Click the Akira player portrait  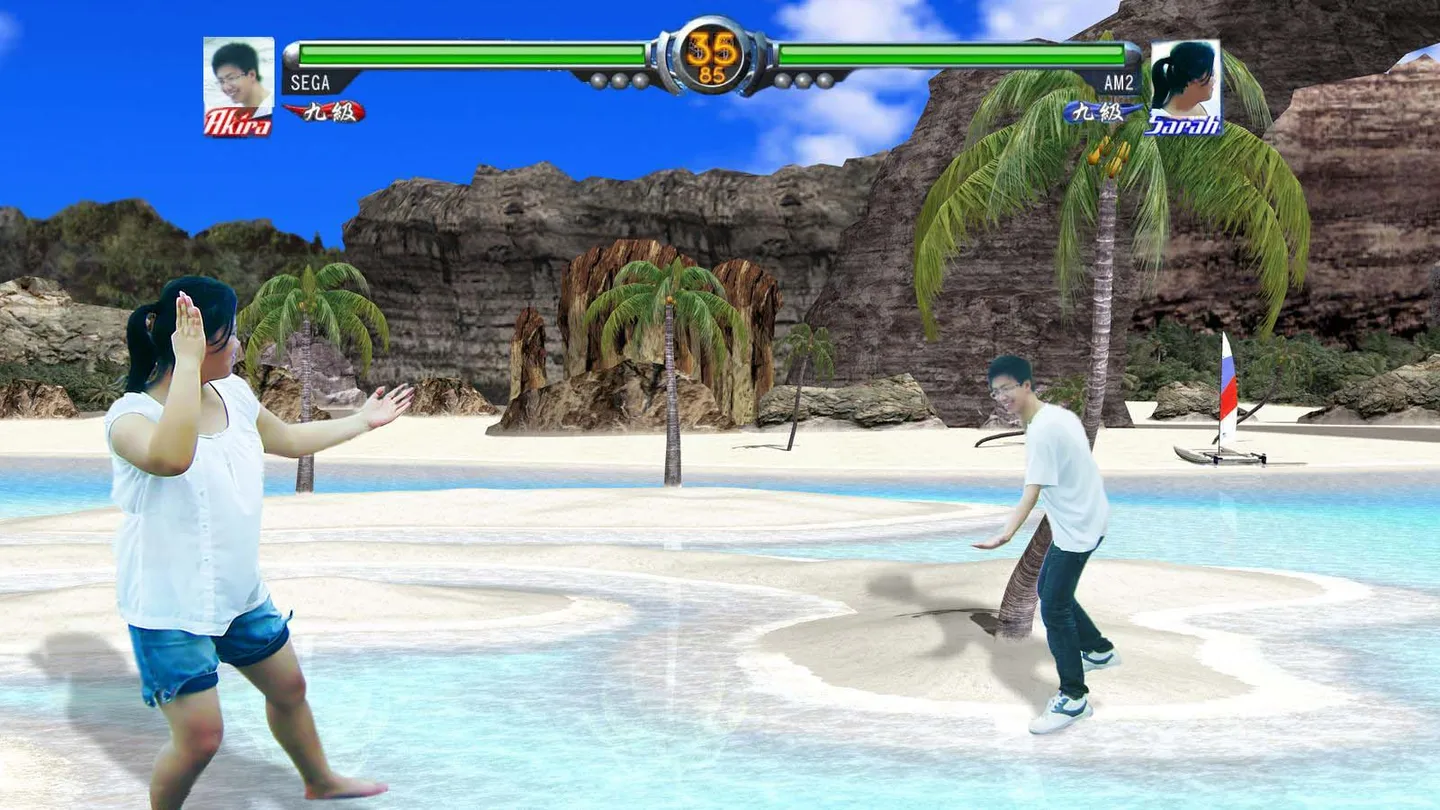click(x=238, y=80)
